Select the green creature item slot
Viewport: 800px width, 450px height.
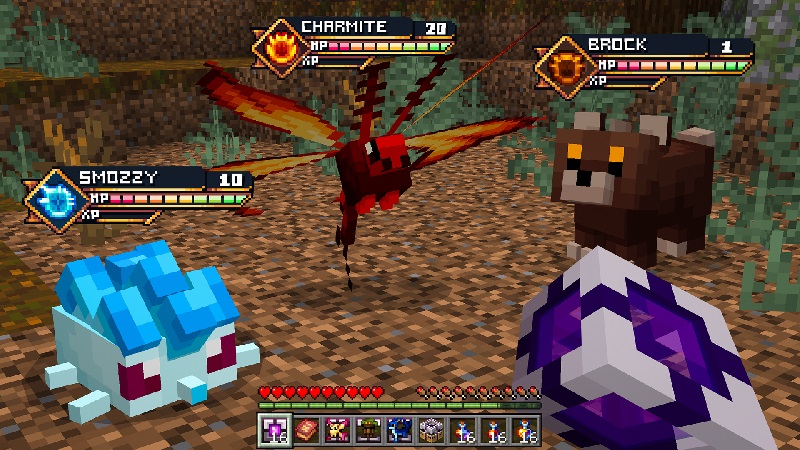click(368, 429)
